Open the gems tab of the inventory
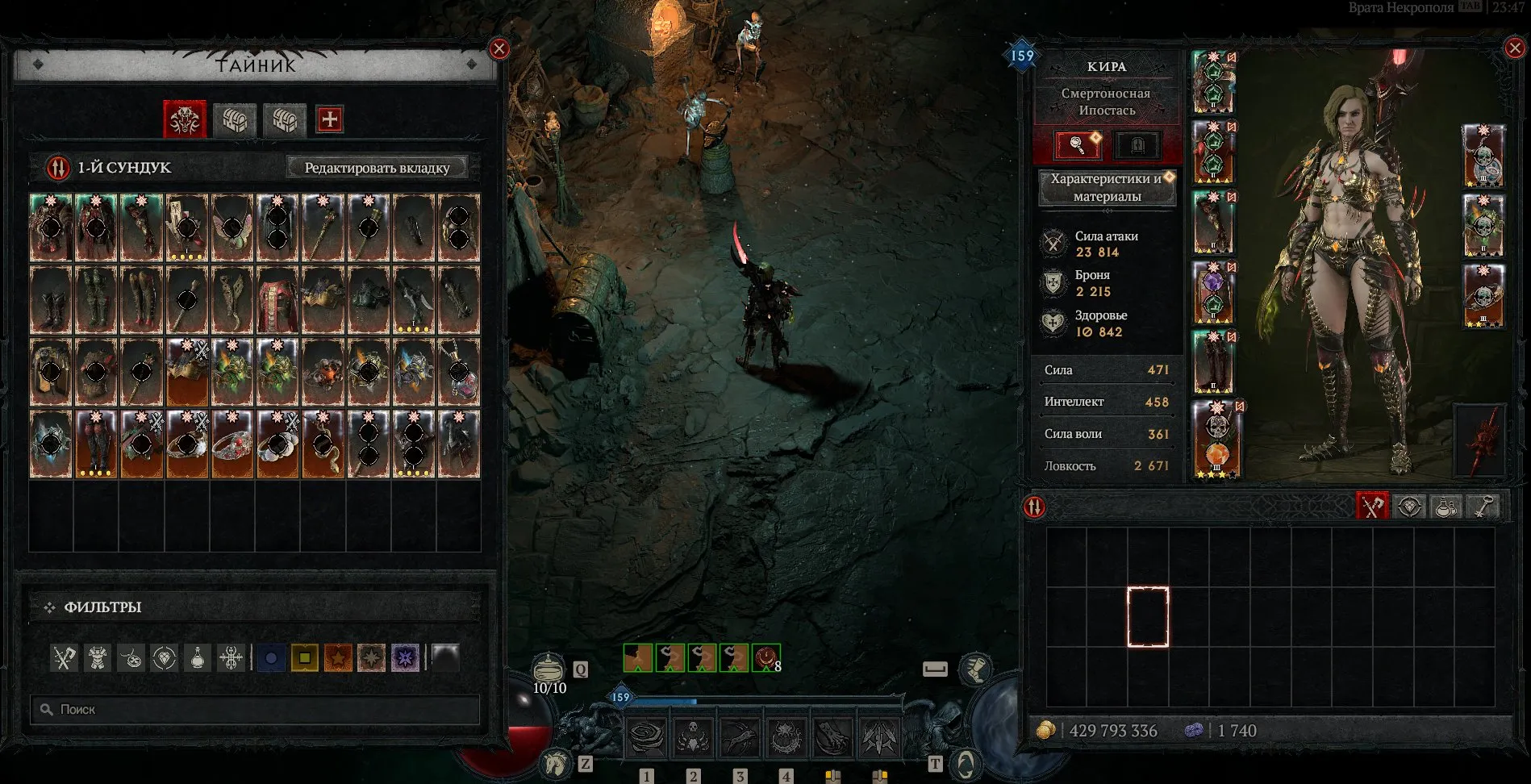Image resolution: width=1531 pixels, height=784 pixels. (1409, 507)
